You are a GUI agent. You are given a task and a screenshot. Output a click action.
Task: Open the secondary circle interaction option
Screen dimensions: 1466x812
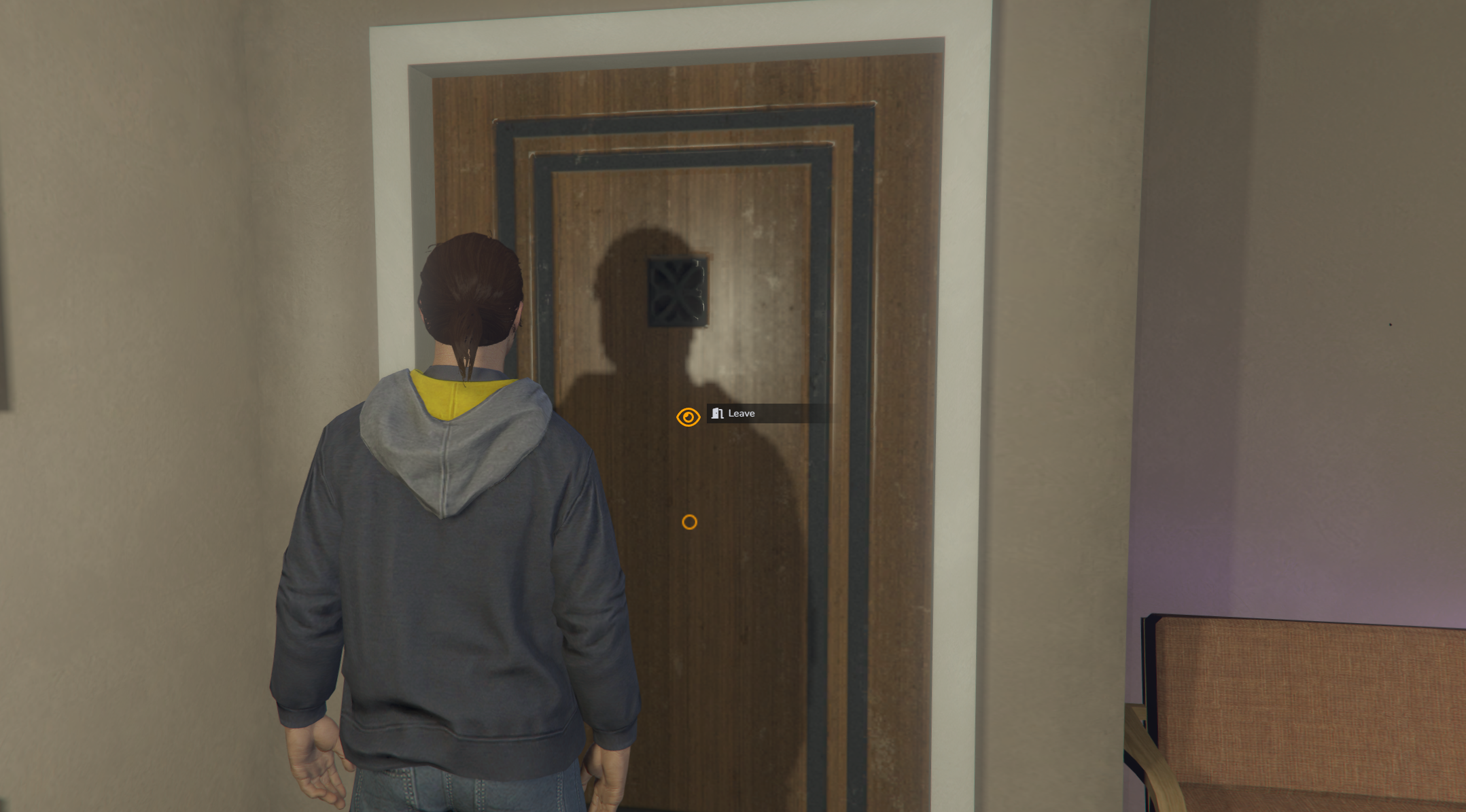(691, 520)
